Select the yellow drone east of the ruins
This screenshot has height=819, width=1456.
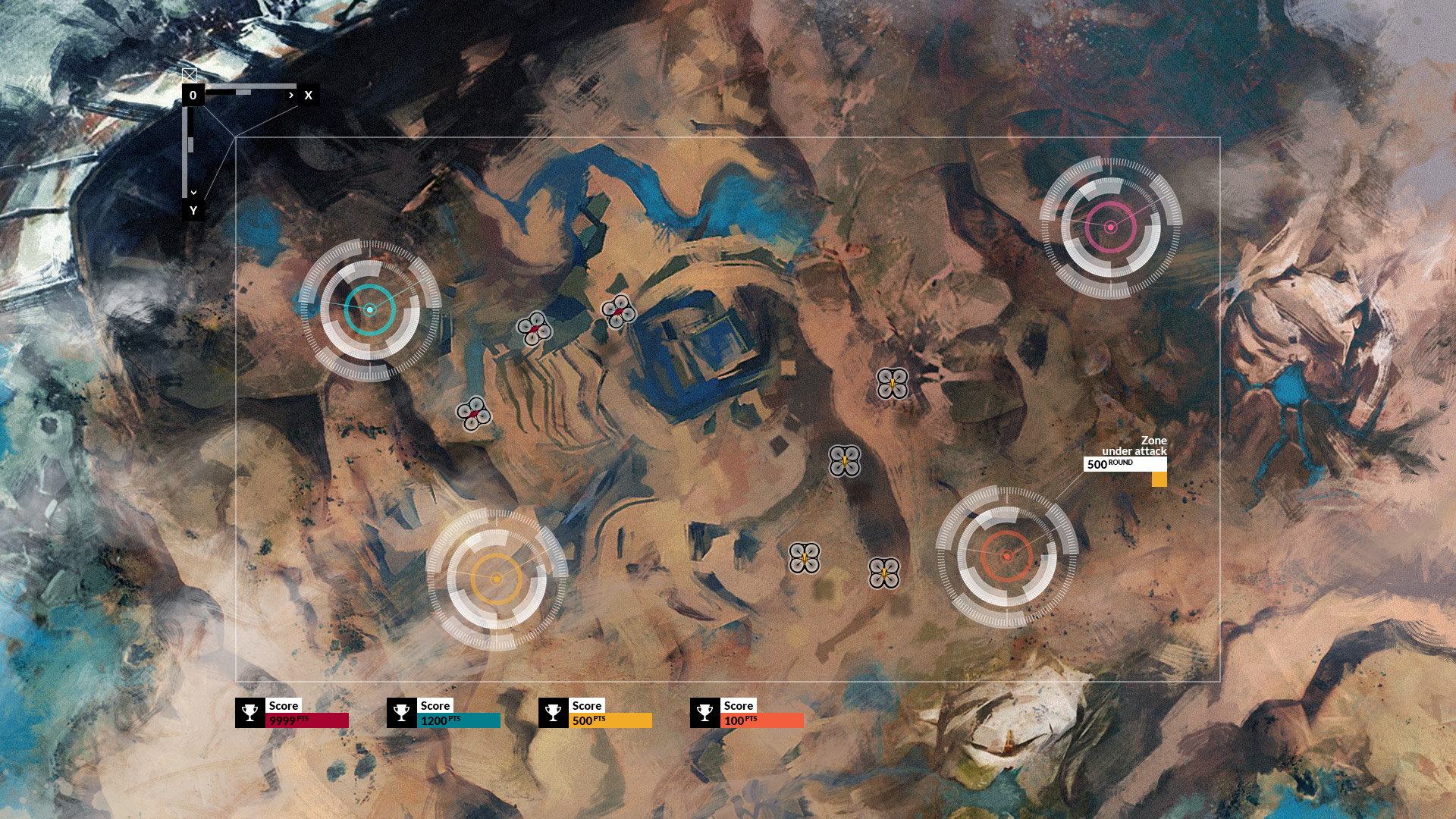tap(893, 385)
